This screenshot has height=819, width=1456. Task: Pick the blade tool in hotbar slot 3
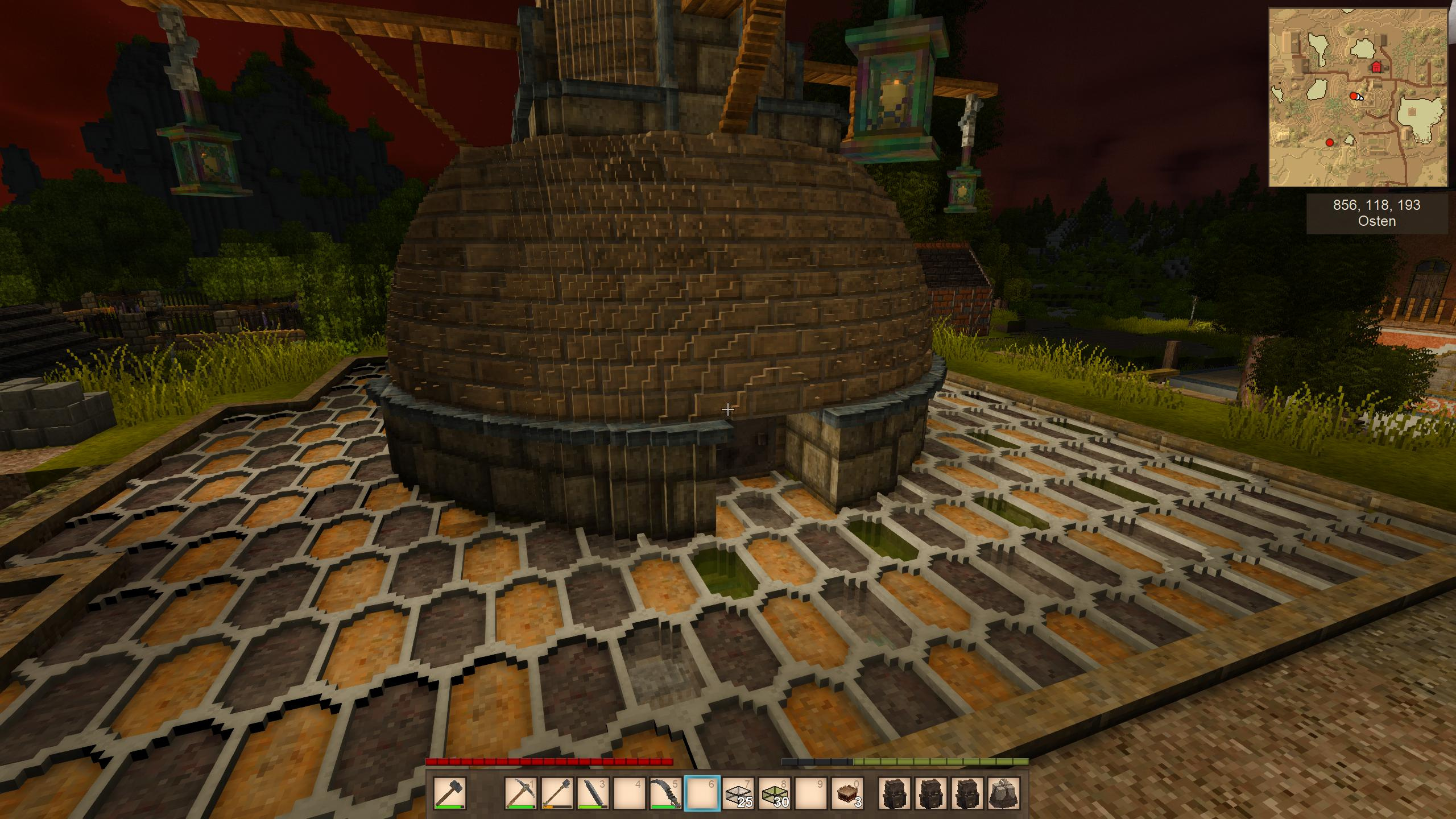pos(594,792)
